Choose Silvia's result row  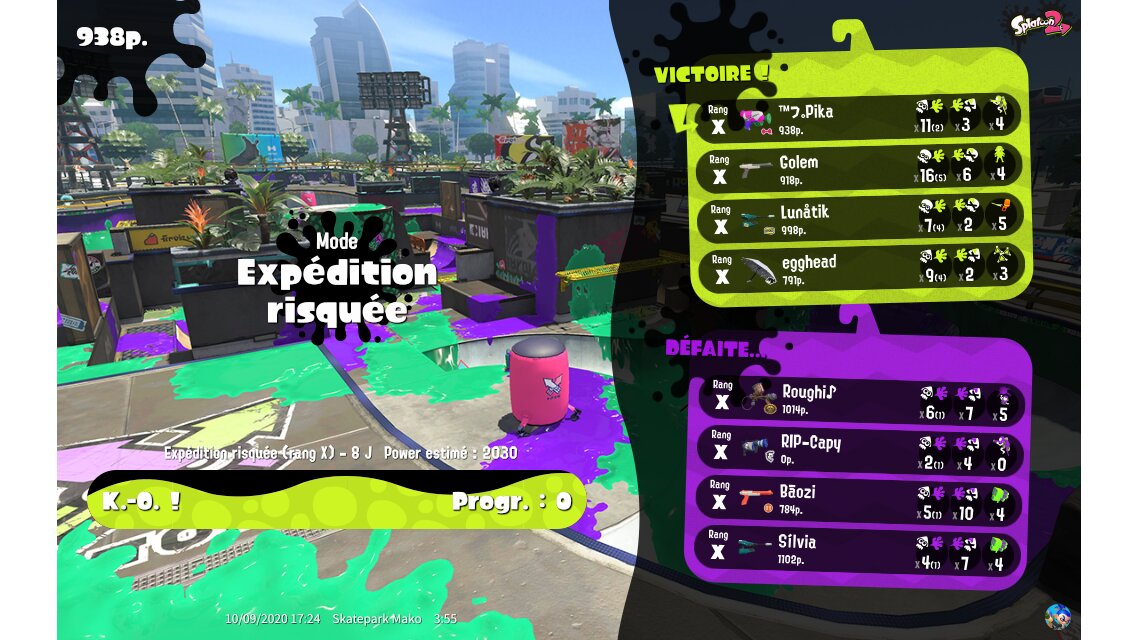pos(858,549)
